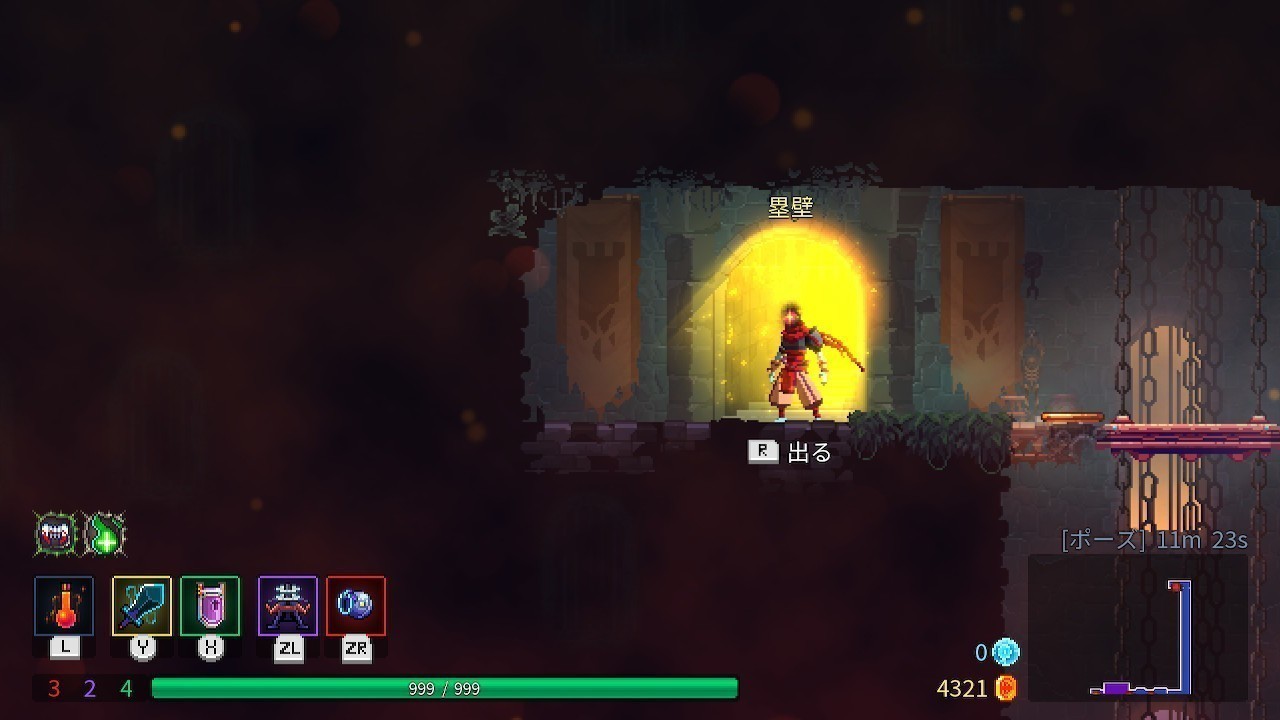This screenshot has height=720, width=1280.
Task: Click the blue cells currency icon
Action: [x=1006, y=653]
